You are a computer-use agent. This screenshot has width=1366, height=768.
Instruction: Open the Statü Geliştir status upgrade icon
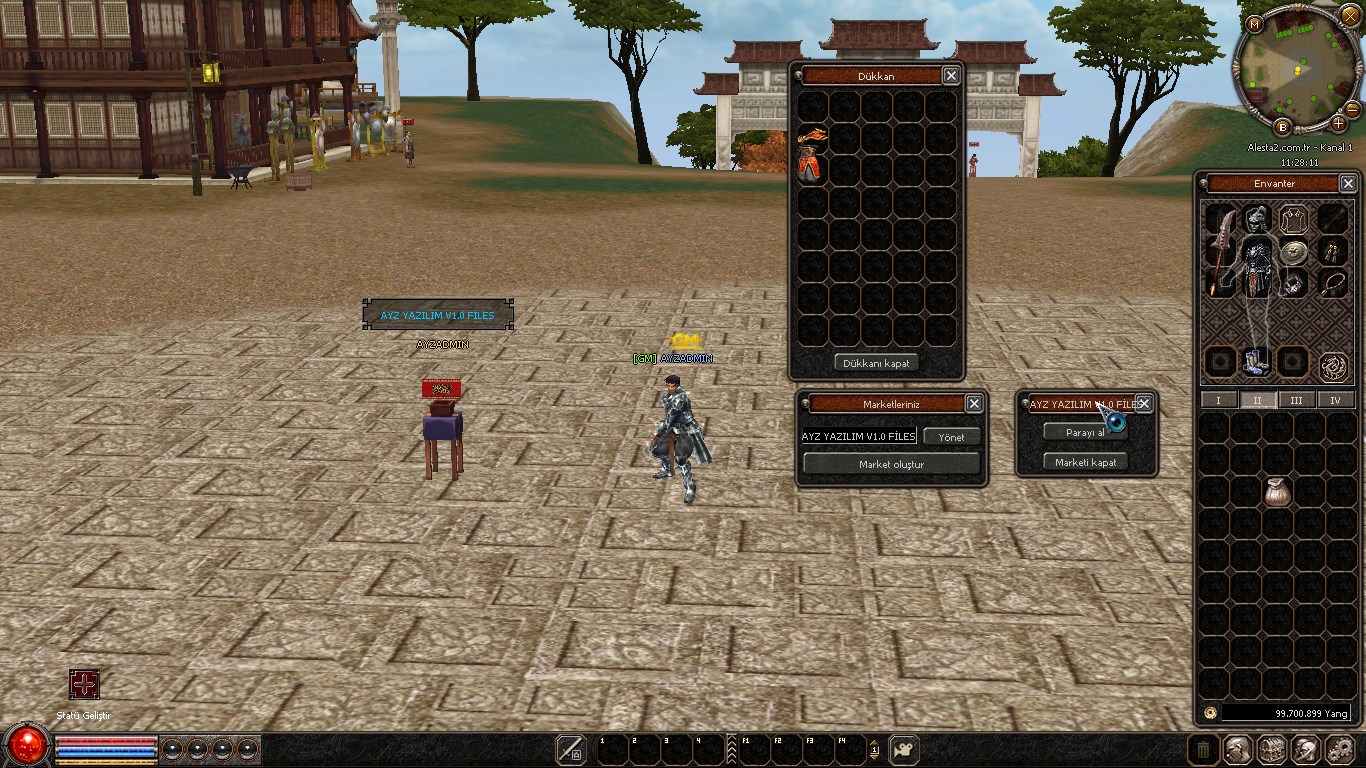point(84,684)
